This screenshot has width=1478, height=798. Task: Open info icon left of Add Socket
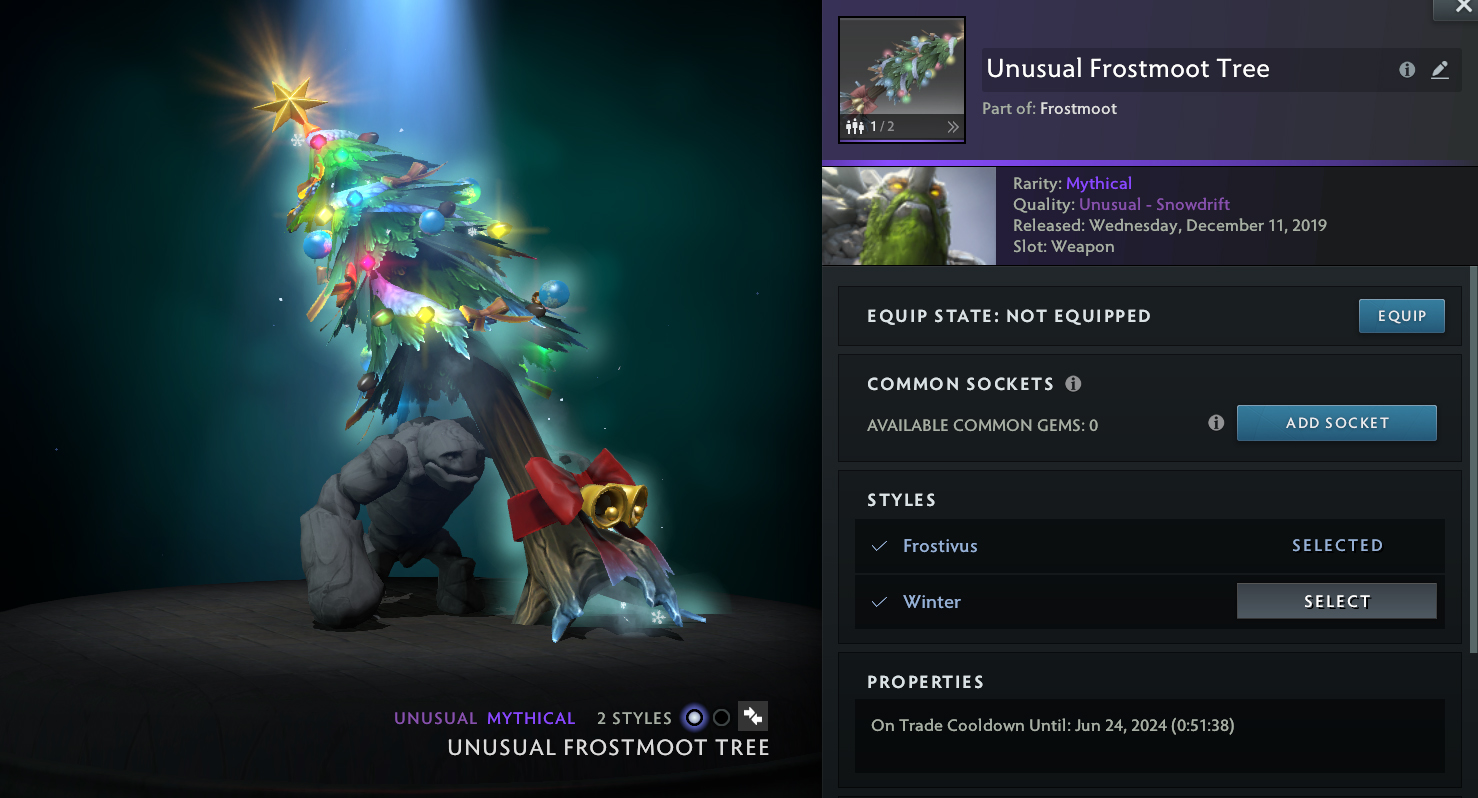click(x=1216, y=423)
